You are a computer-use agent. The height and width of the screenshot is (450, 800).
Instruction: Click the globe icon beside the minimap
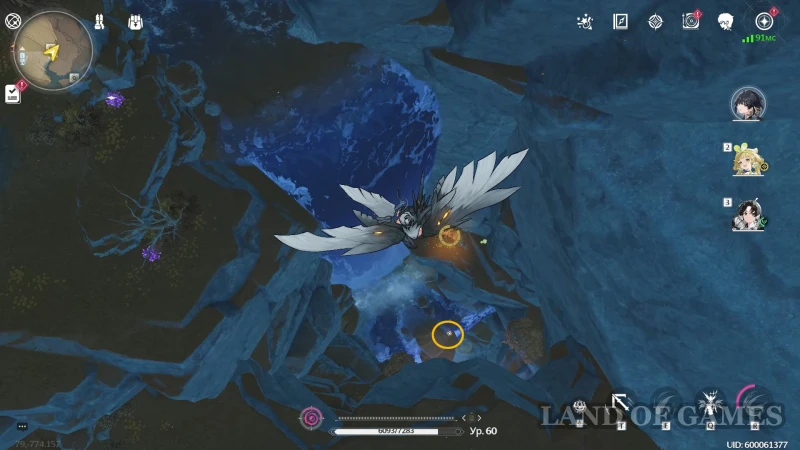(12, 20)
